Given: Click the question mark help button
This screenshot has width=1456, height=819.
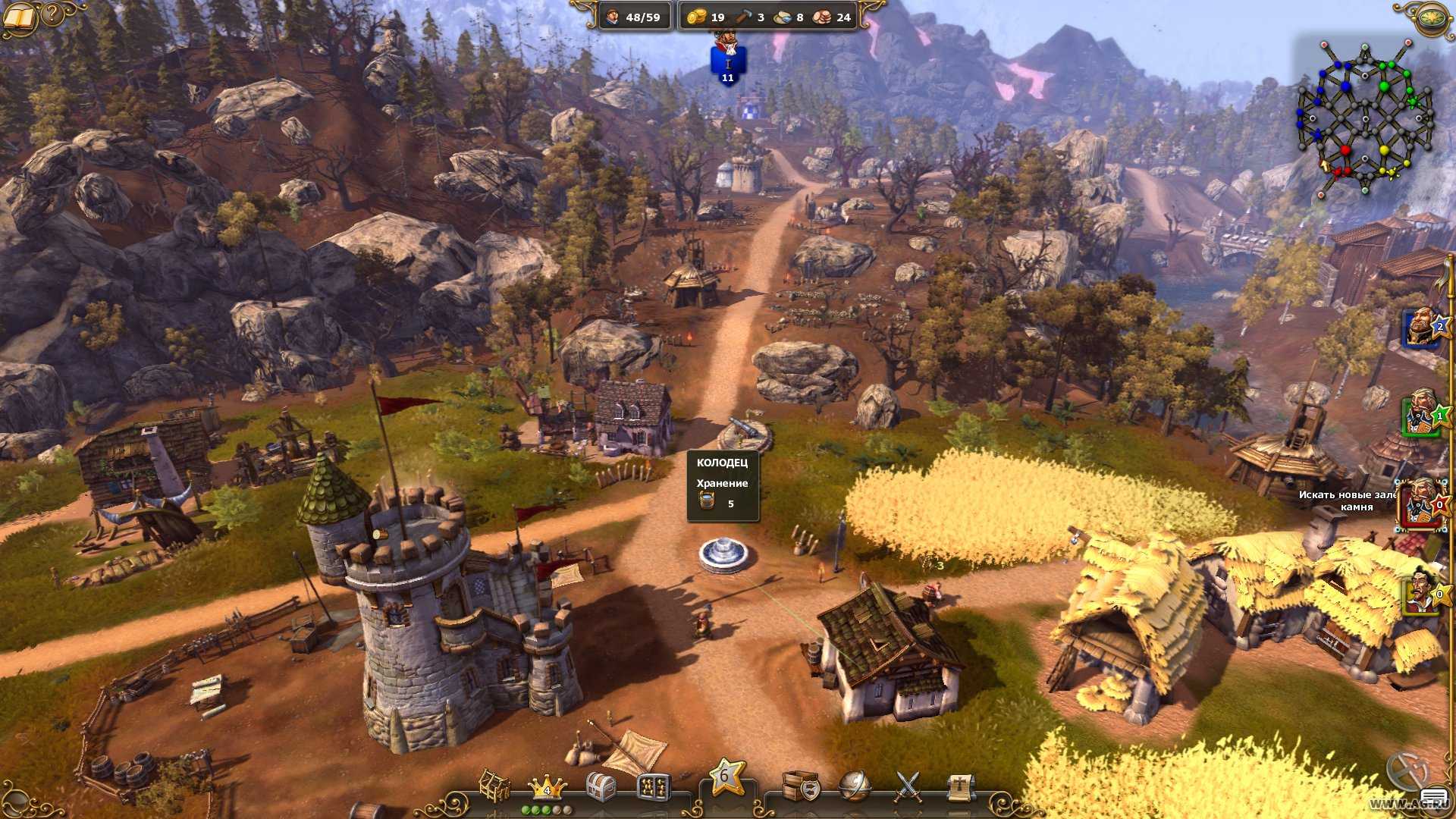Looking at the screenshot, I should coord(52,14).
